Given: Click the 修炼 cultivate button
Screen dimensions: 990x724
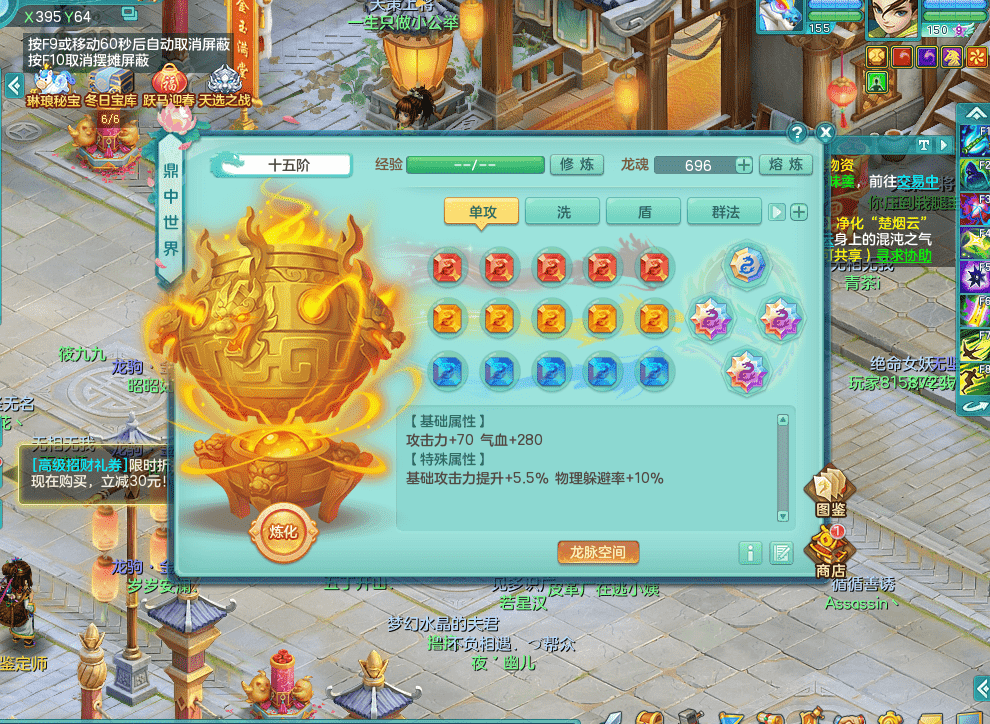Looking at the screenshot, I should 577,165.
